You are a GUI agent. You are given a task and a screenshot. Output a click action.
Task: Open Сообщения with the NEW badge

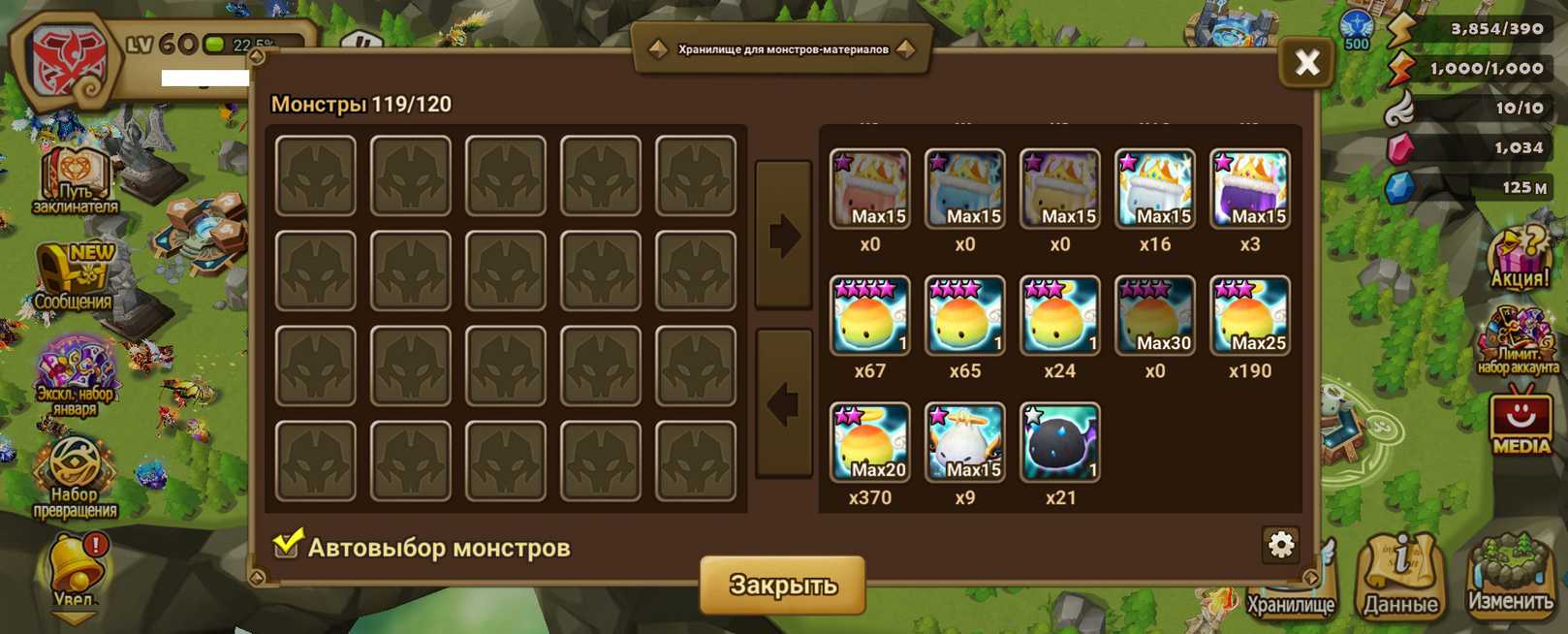click(75, 276)
